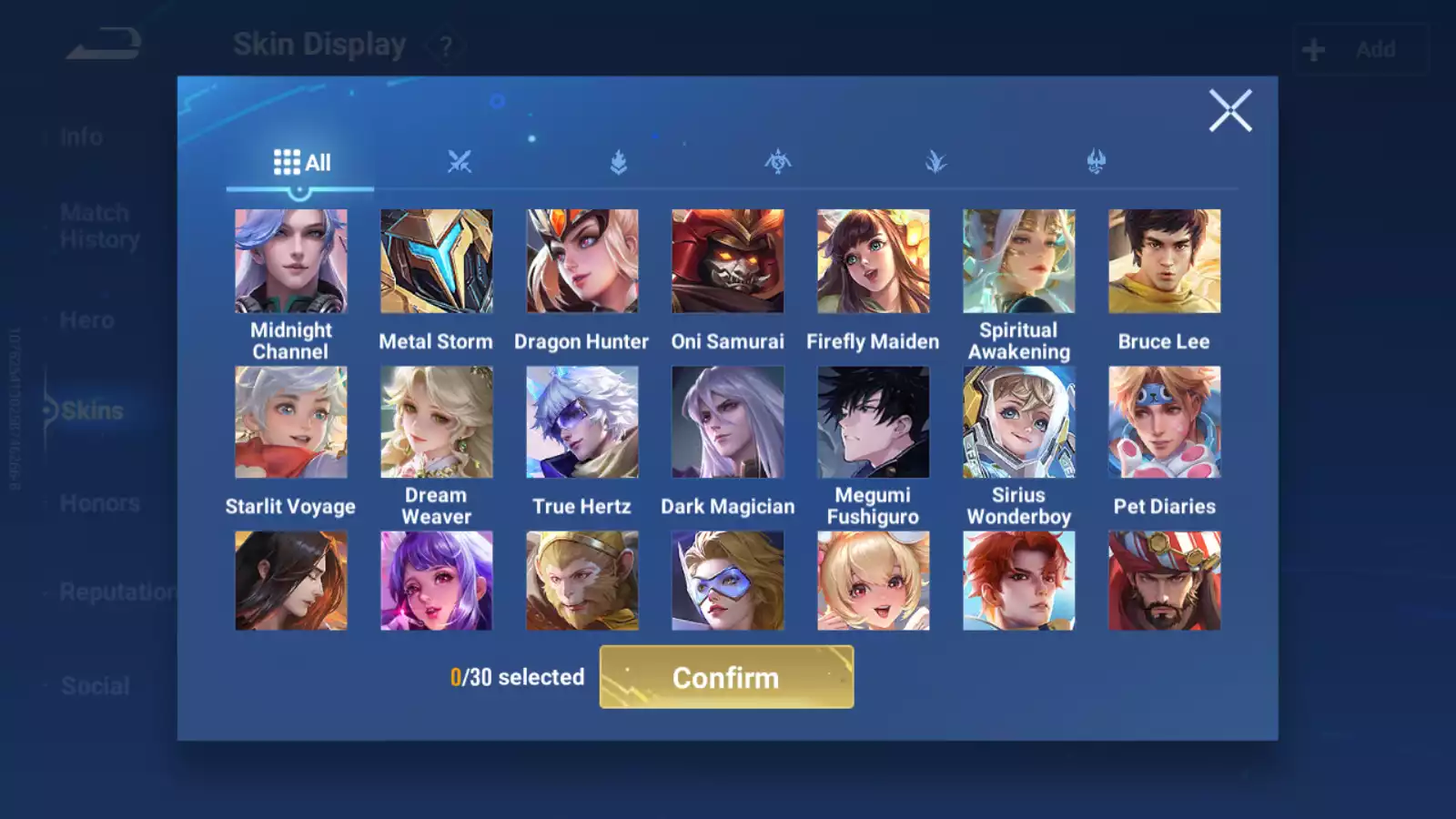
Task: Close the skin selection dialog
Action: click(1229, 111)
